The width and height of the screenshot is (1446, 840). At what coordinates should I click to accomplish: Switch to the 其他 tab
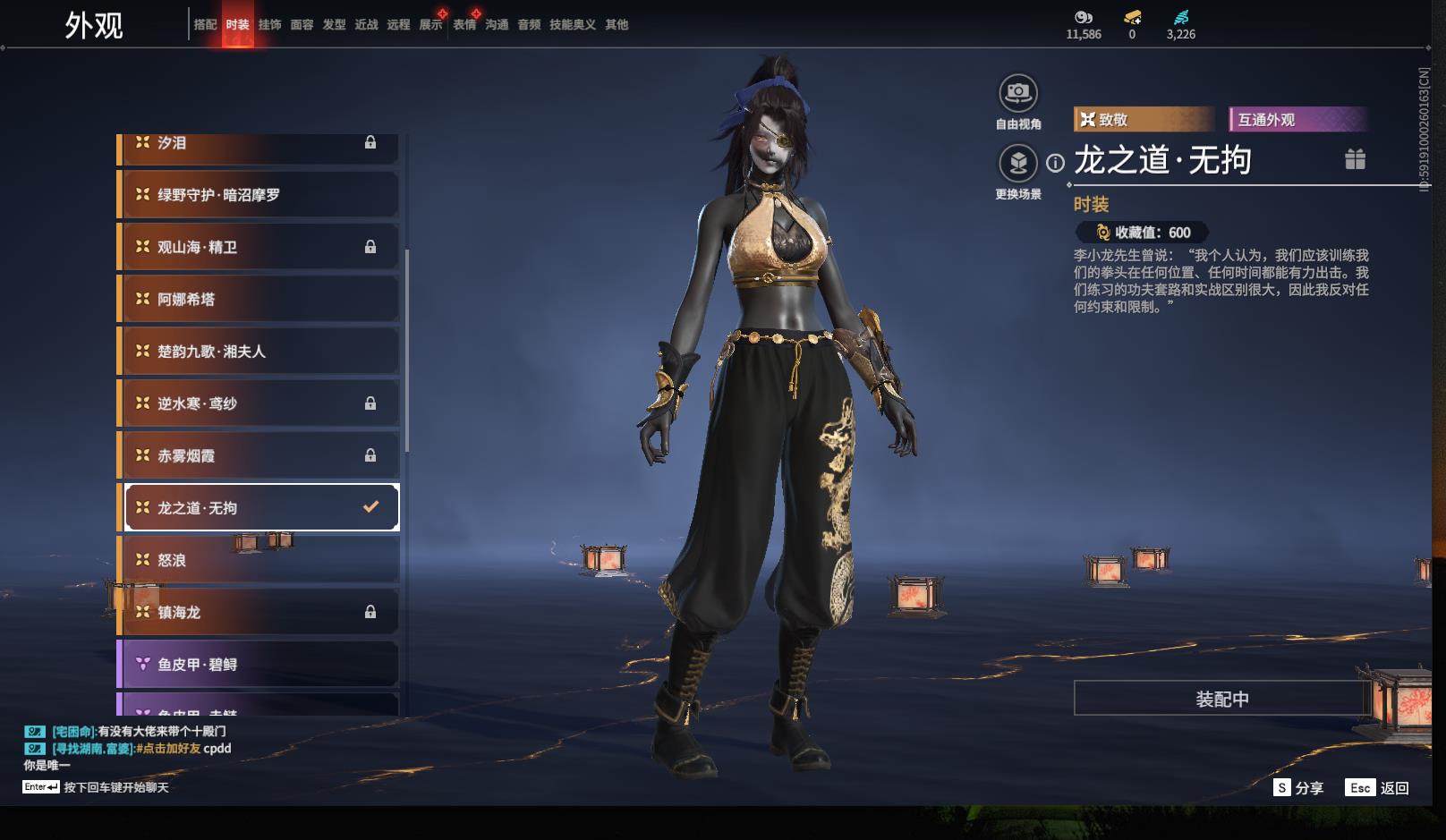[617, 24]
